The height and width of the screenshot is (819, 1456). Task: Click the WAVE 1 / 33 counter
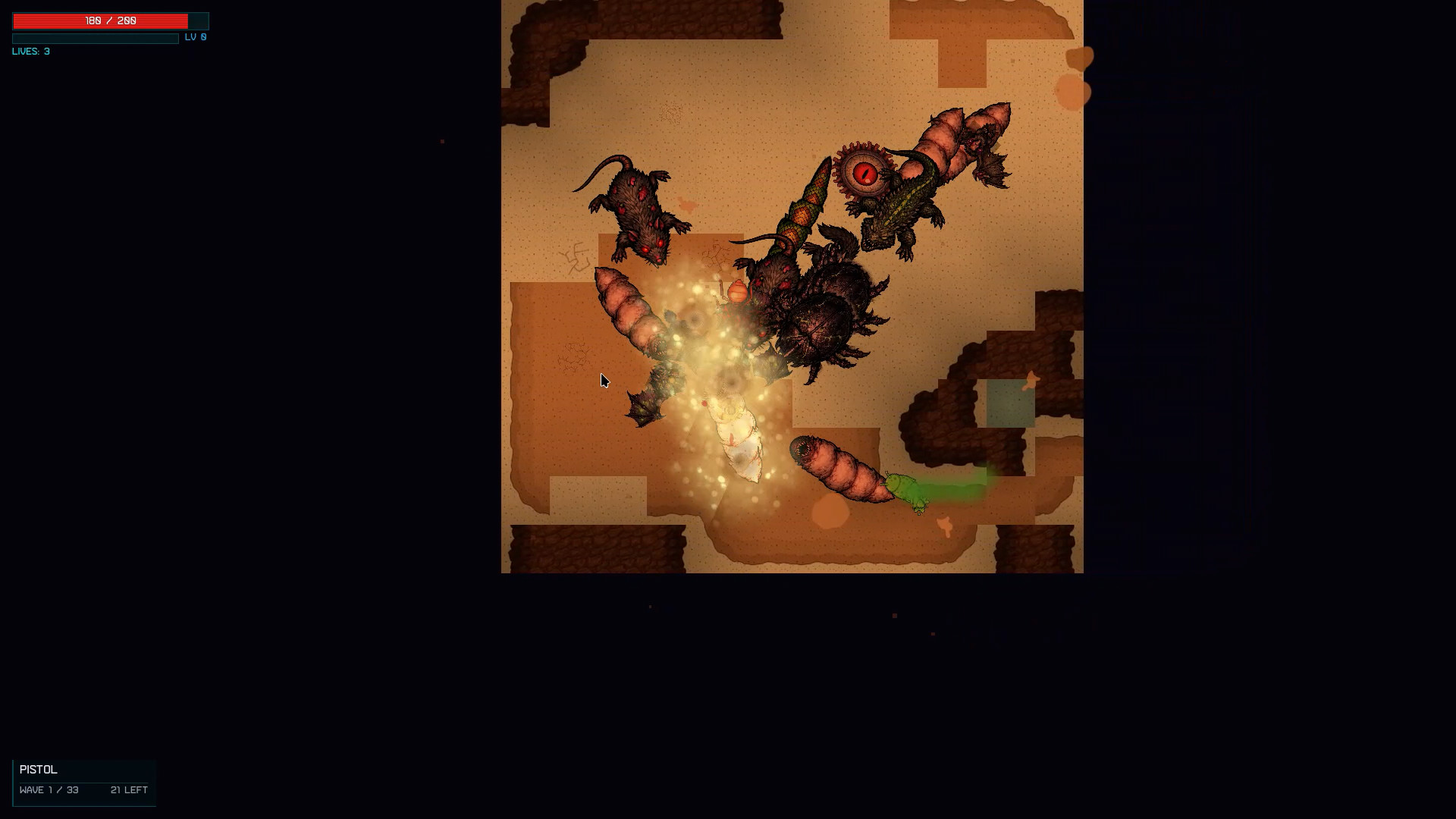click(49, 789)
